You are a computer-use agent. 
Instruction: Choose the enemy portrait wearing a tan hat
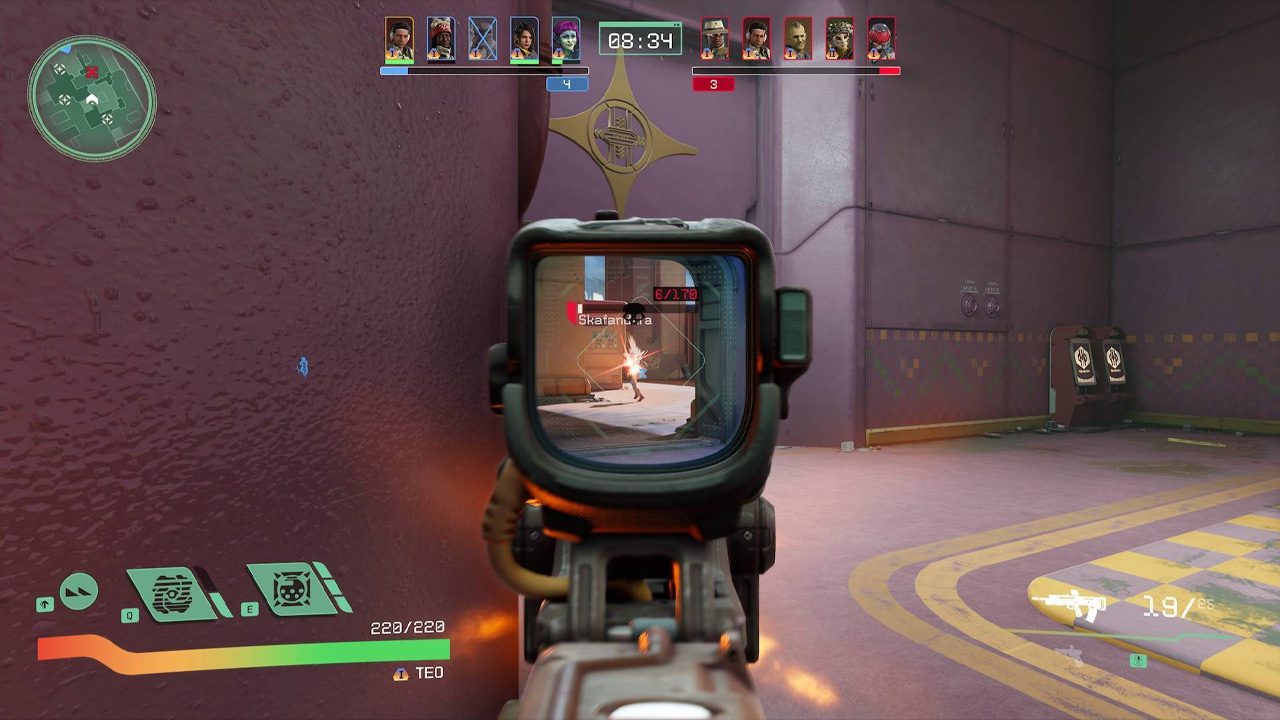714,39
